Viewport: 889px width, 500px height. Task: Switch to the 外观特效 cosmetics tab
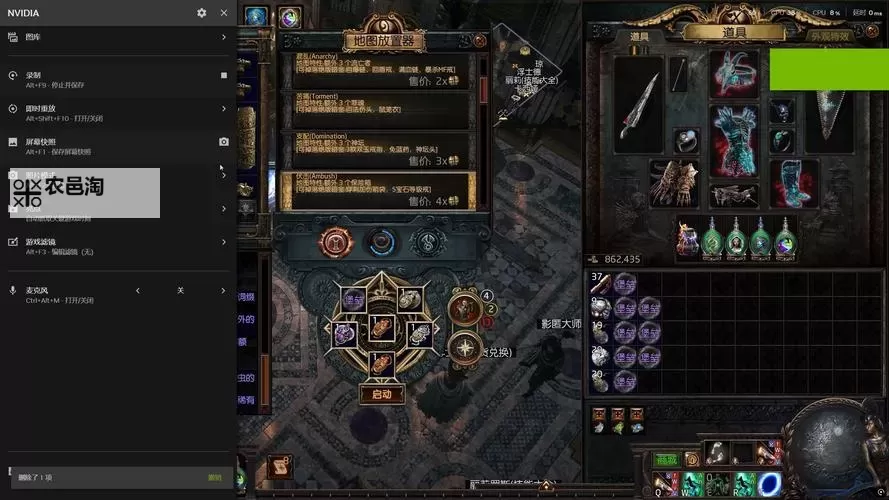[x=829, y=37]
